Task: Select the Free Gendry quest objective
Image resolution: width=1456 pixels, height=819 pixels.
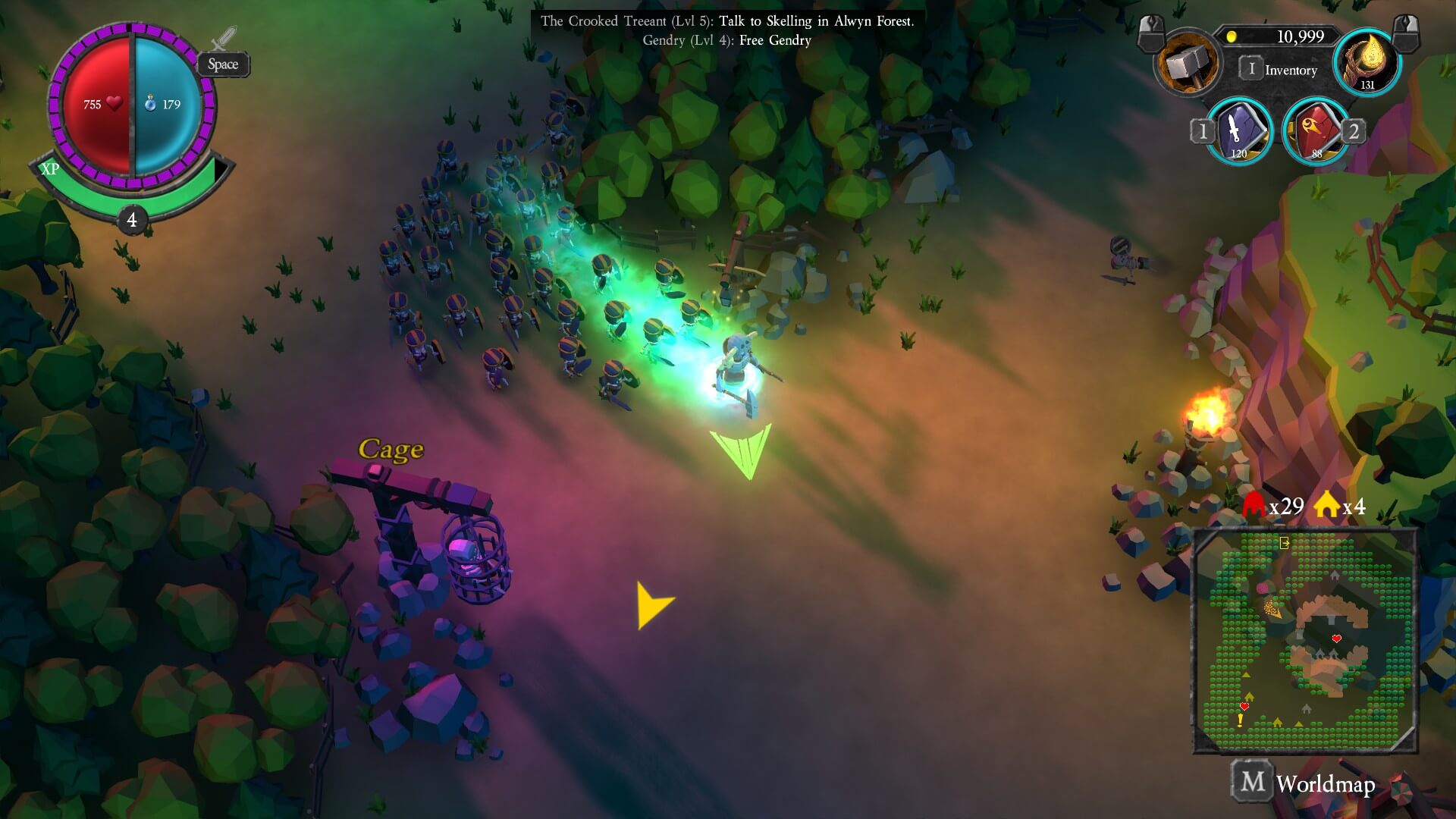Action: (x=726, y=41)
